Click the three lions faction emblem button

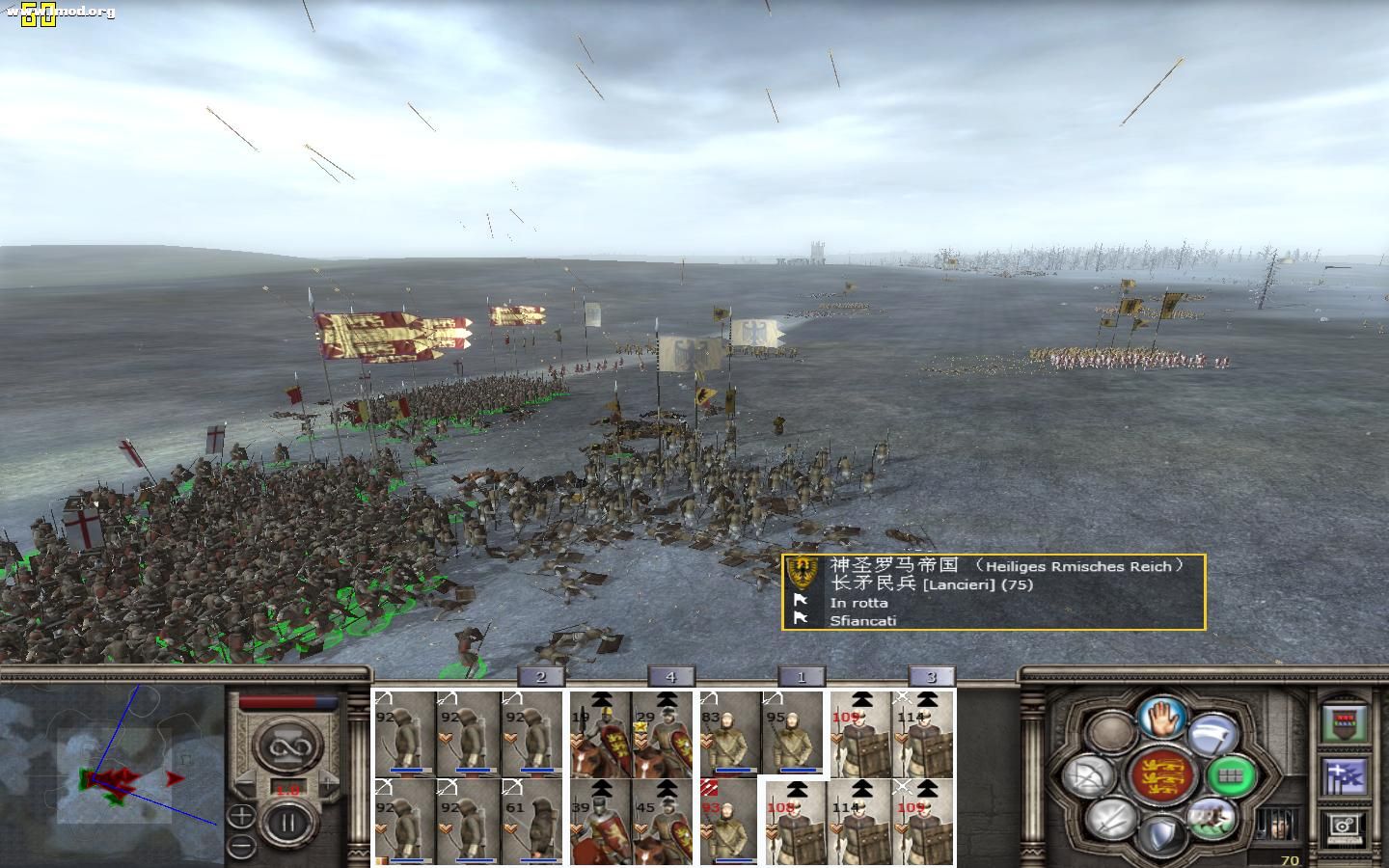[x=1160, y=776]
